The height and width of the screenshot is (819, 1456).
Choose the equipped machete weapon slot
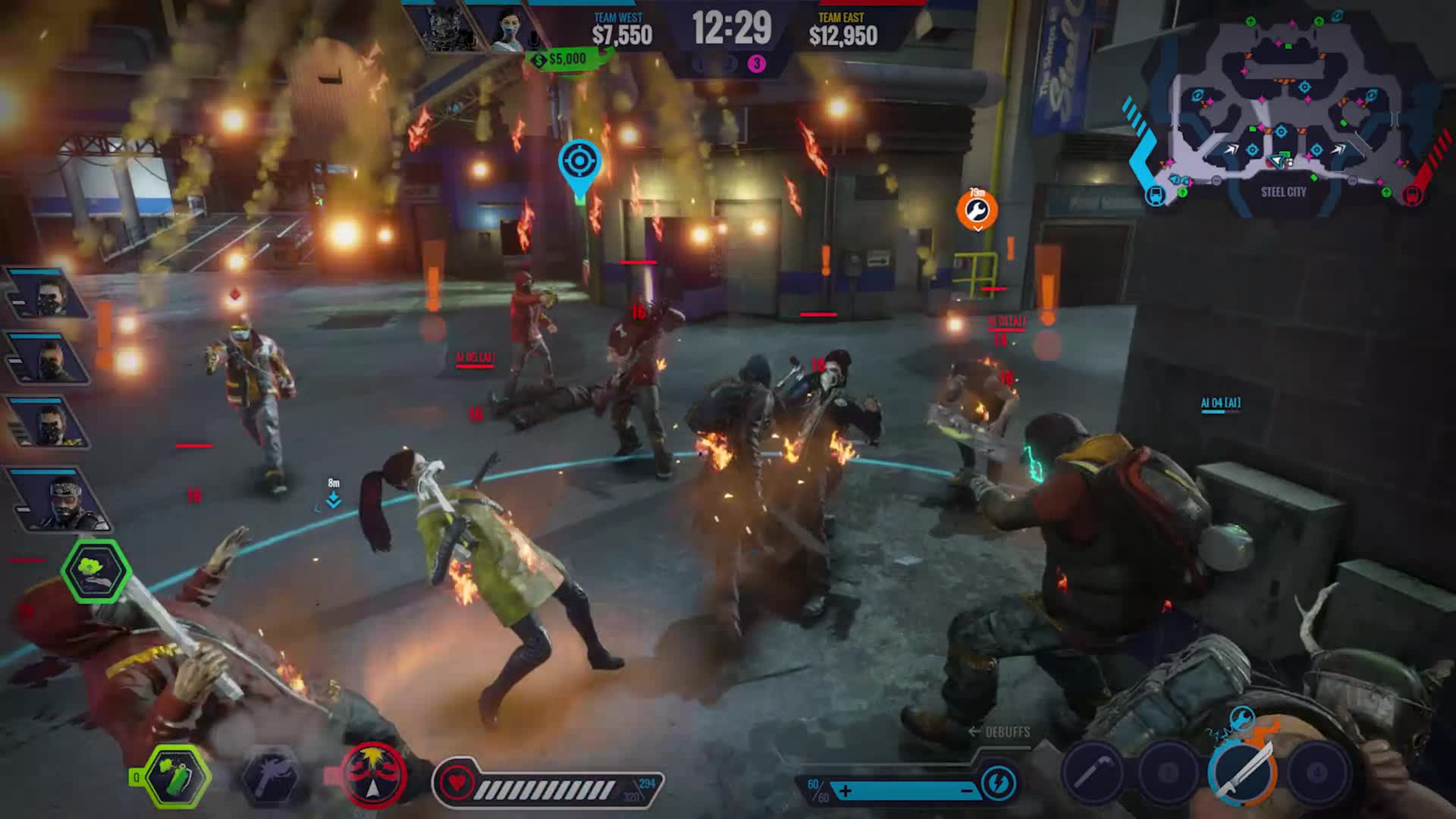pyautogui.click(x=1242, y=772)
